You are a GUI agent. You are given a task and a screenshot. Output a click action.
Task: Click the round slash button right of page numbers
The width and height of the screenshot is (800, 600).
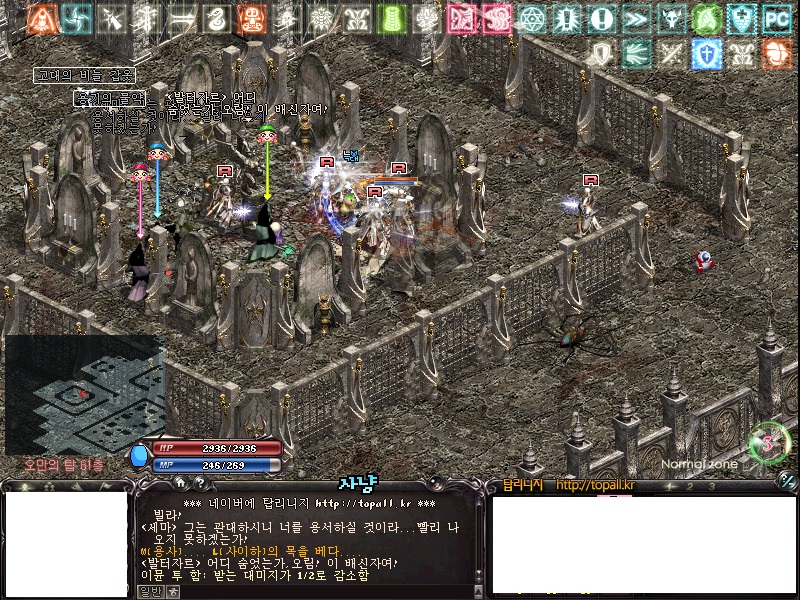coord(786,484)
